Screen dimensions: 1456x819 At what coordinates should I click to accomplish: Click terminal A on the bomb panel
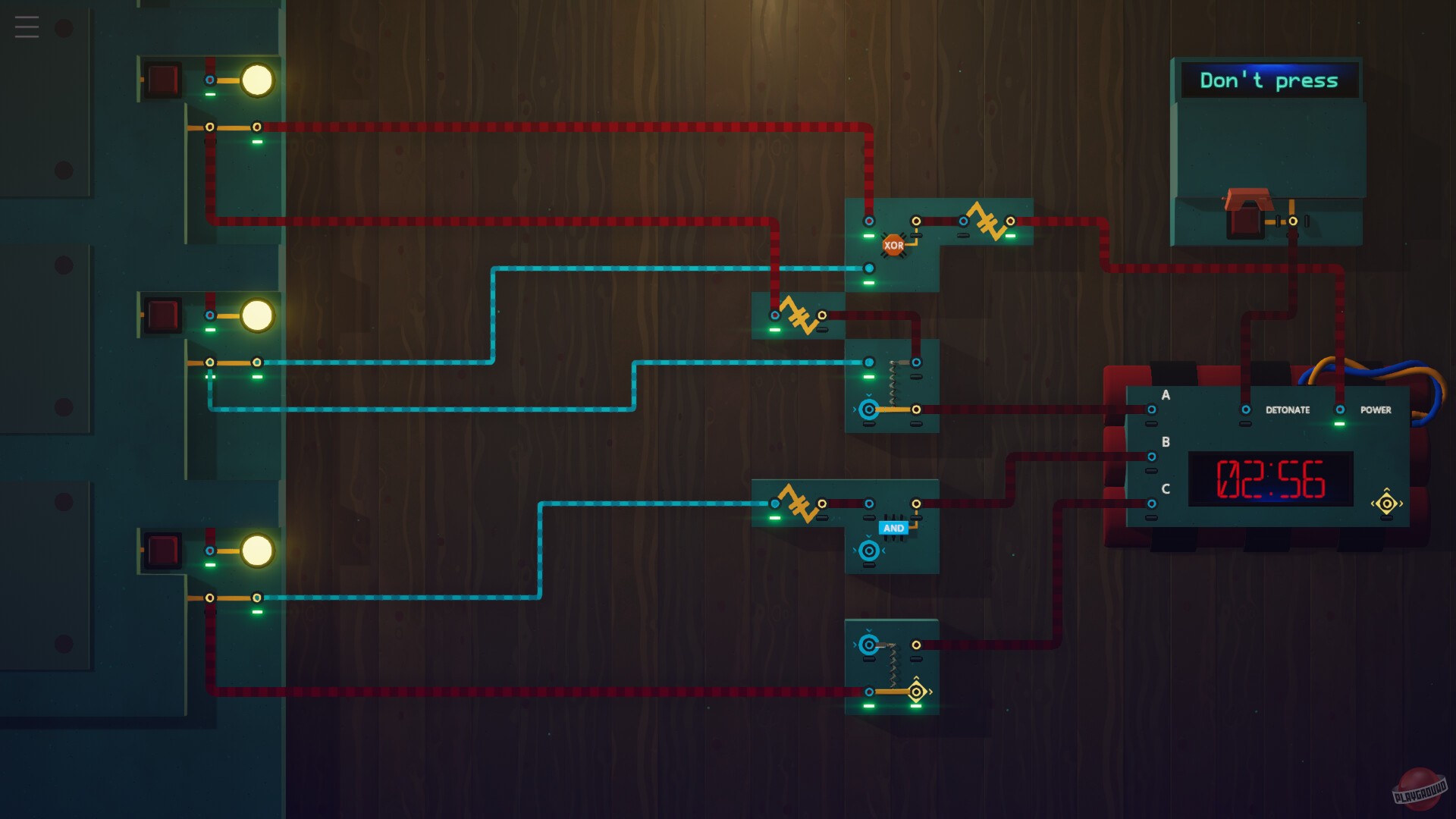click(1151, 409)
